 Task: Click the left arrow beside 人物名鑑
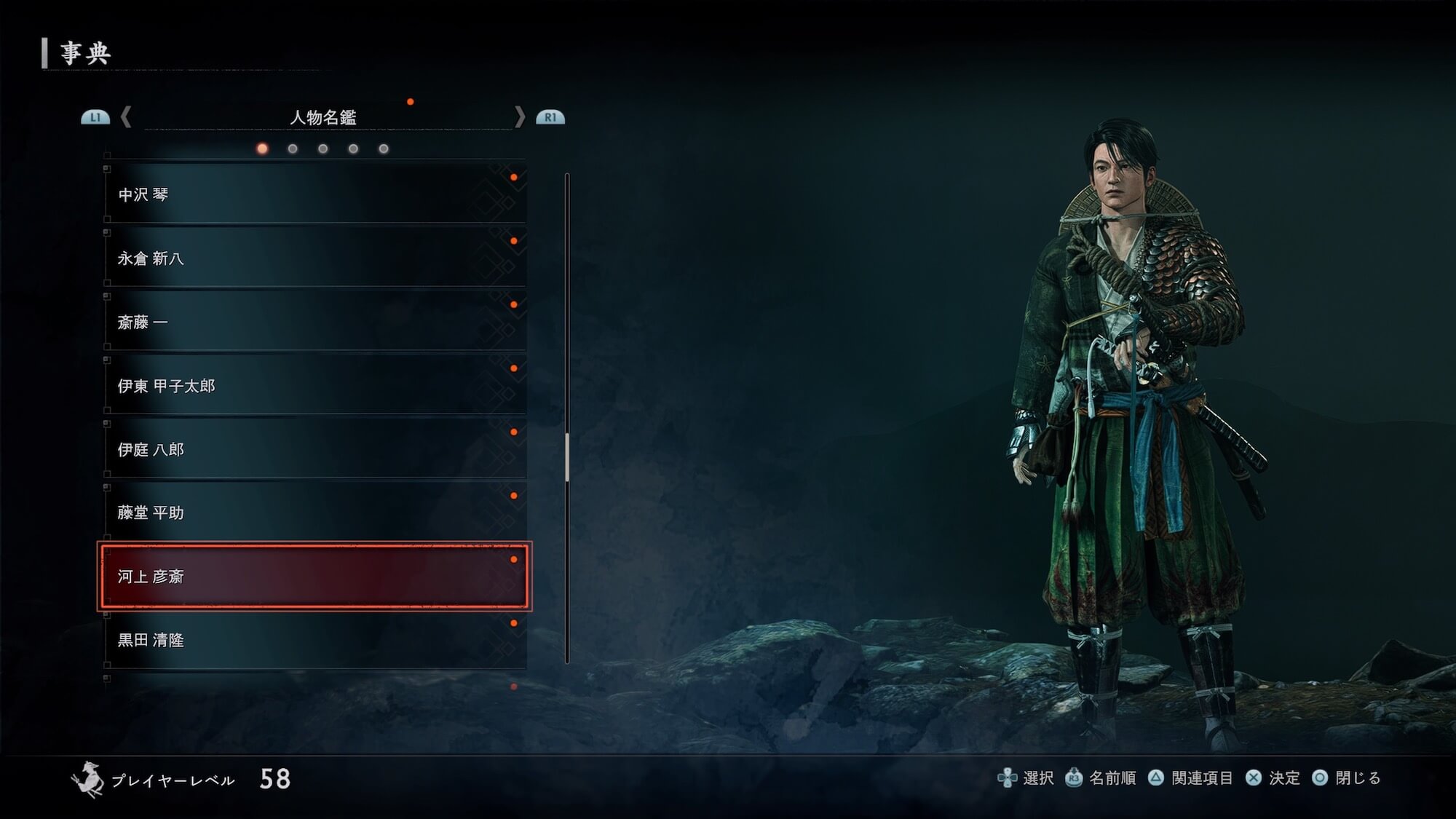point(126,116)
